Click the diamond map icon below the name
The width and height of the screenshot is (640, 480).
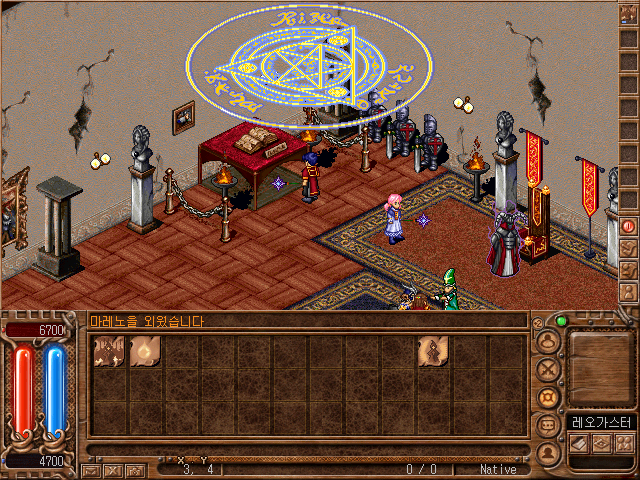coord(601,443)
